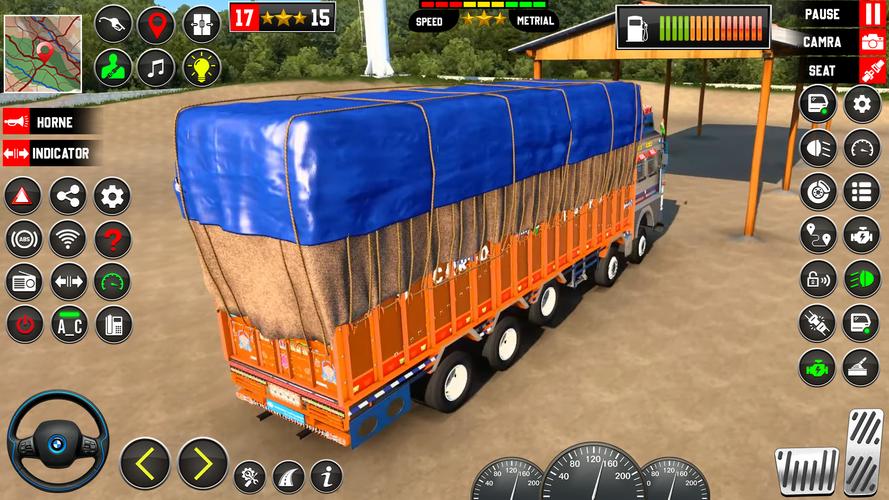Steer with the right arrow button
Viewport: 889px width, 500px height.
pos(202,463)
